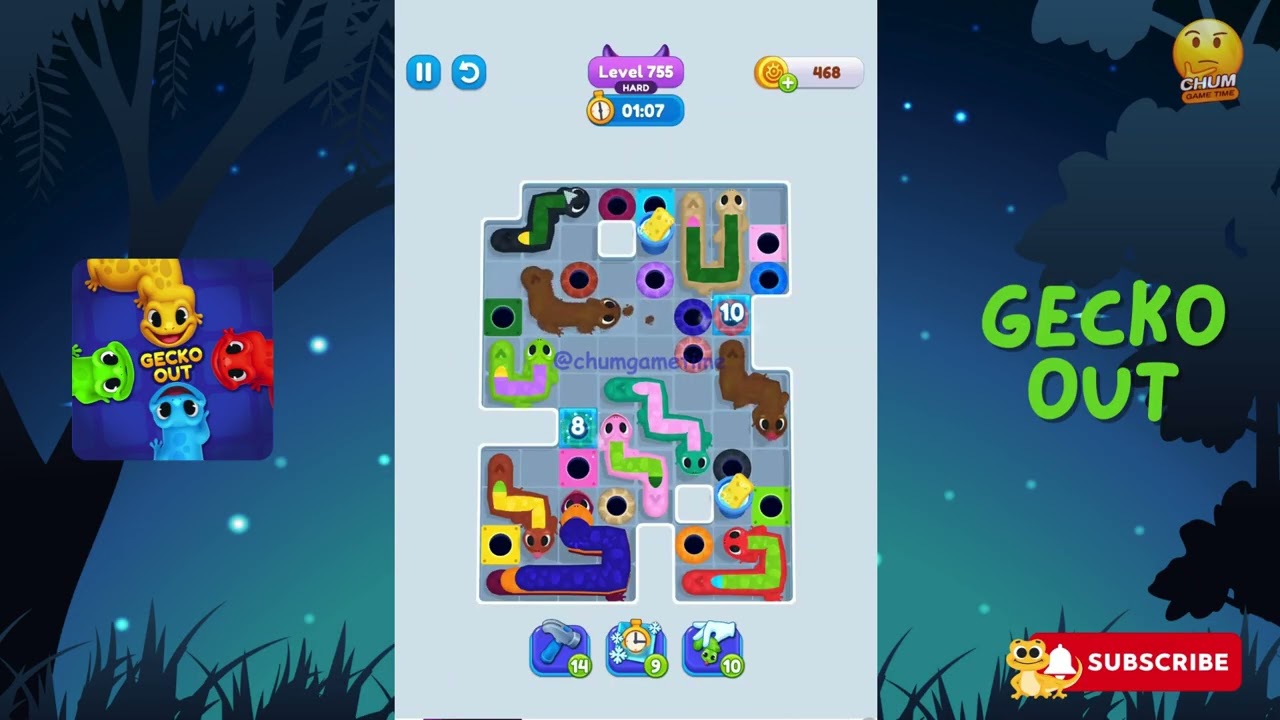Activate the time freeze booster
Image resolution: width=1280 pixels, height=720 pixels.
[x=636, y=649]
